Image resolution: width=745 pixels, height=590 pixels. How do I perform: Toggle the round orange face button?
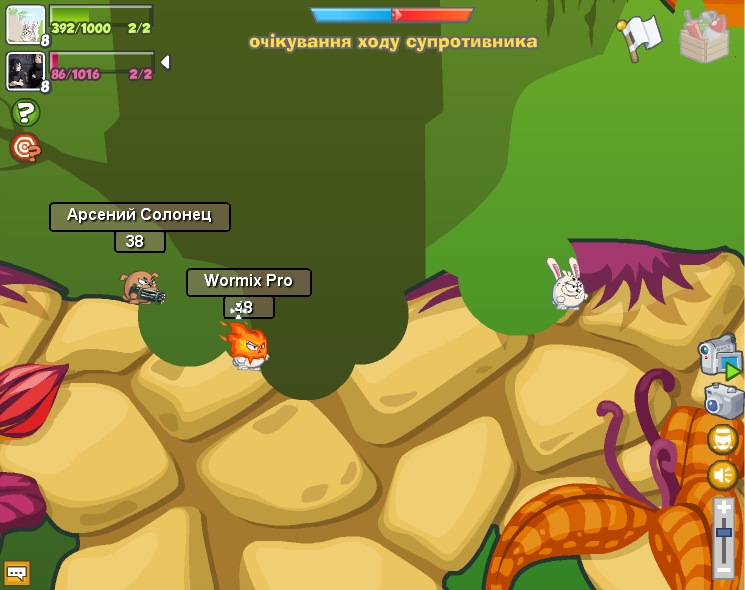tap(723, 439)
